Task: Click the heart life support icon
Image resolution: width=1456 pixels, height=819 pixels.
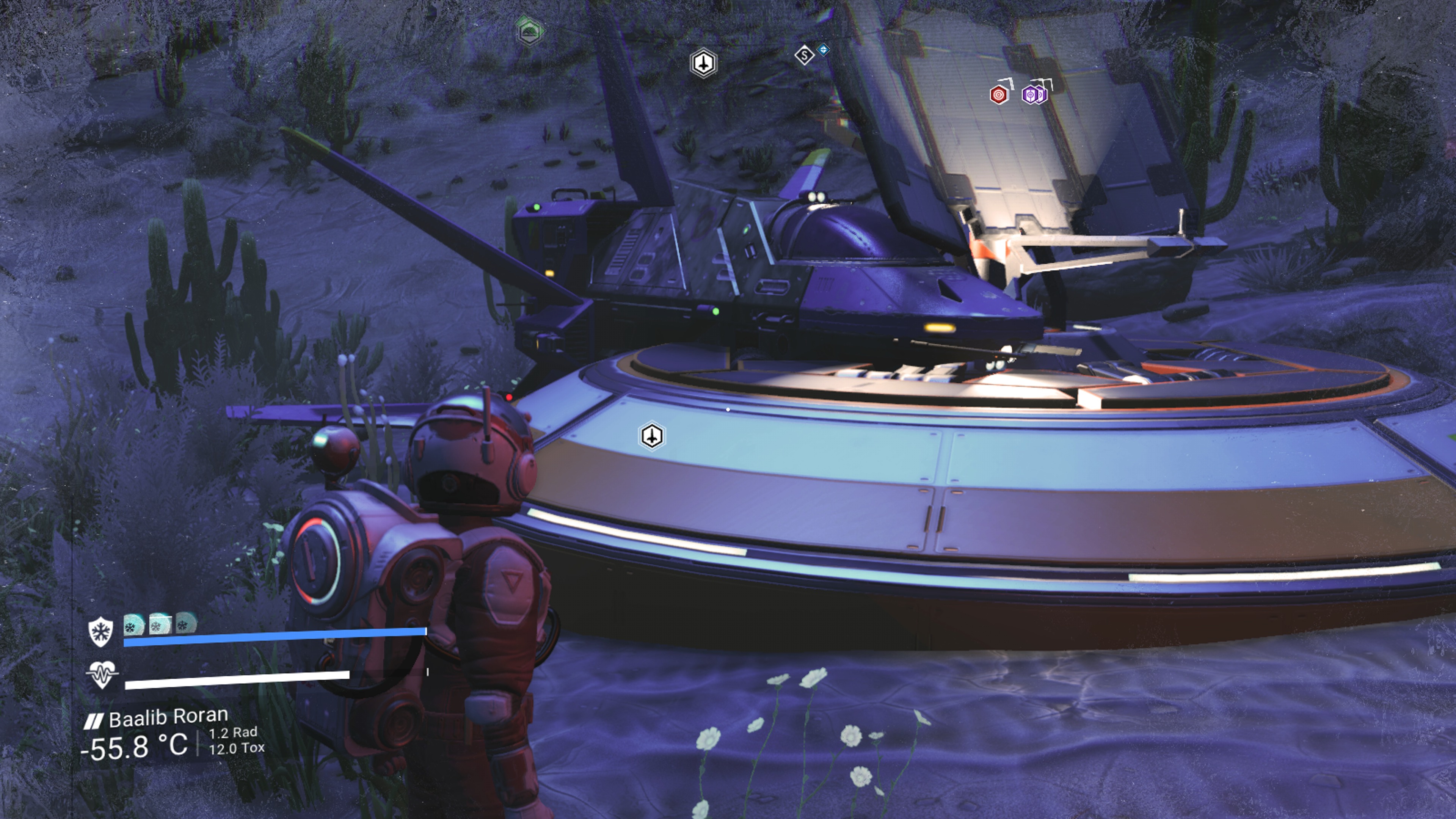Action: [x=102, y=675]
